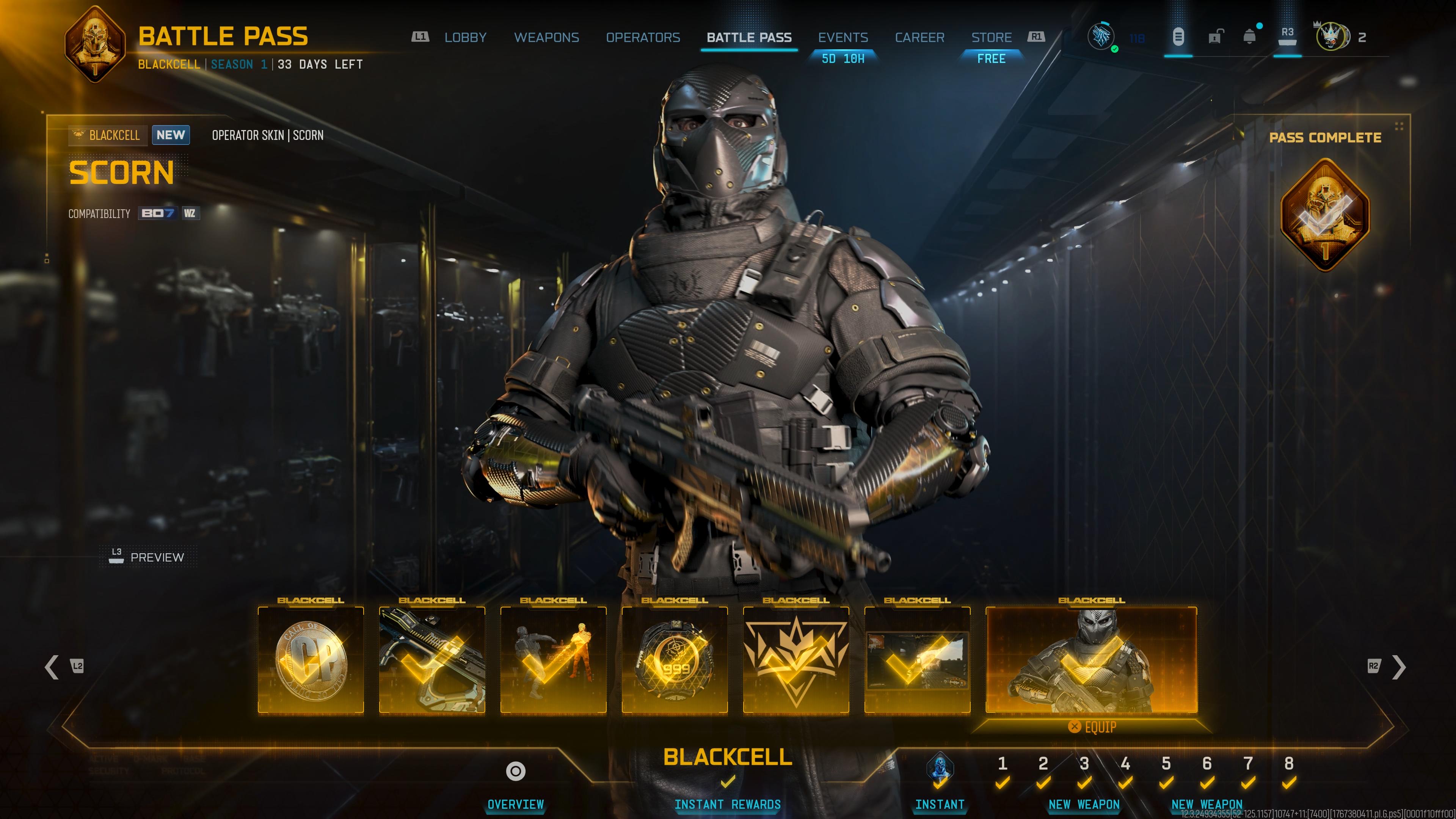Go to the Lobby tab
The height and width of the screenshot is (819, 1456).
point(464,37)
